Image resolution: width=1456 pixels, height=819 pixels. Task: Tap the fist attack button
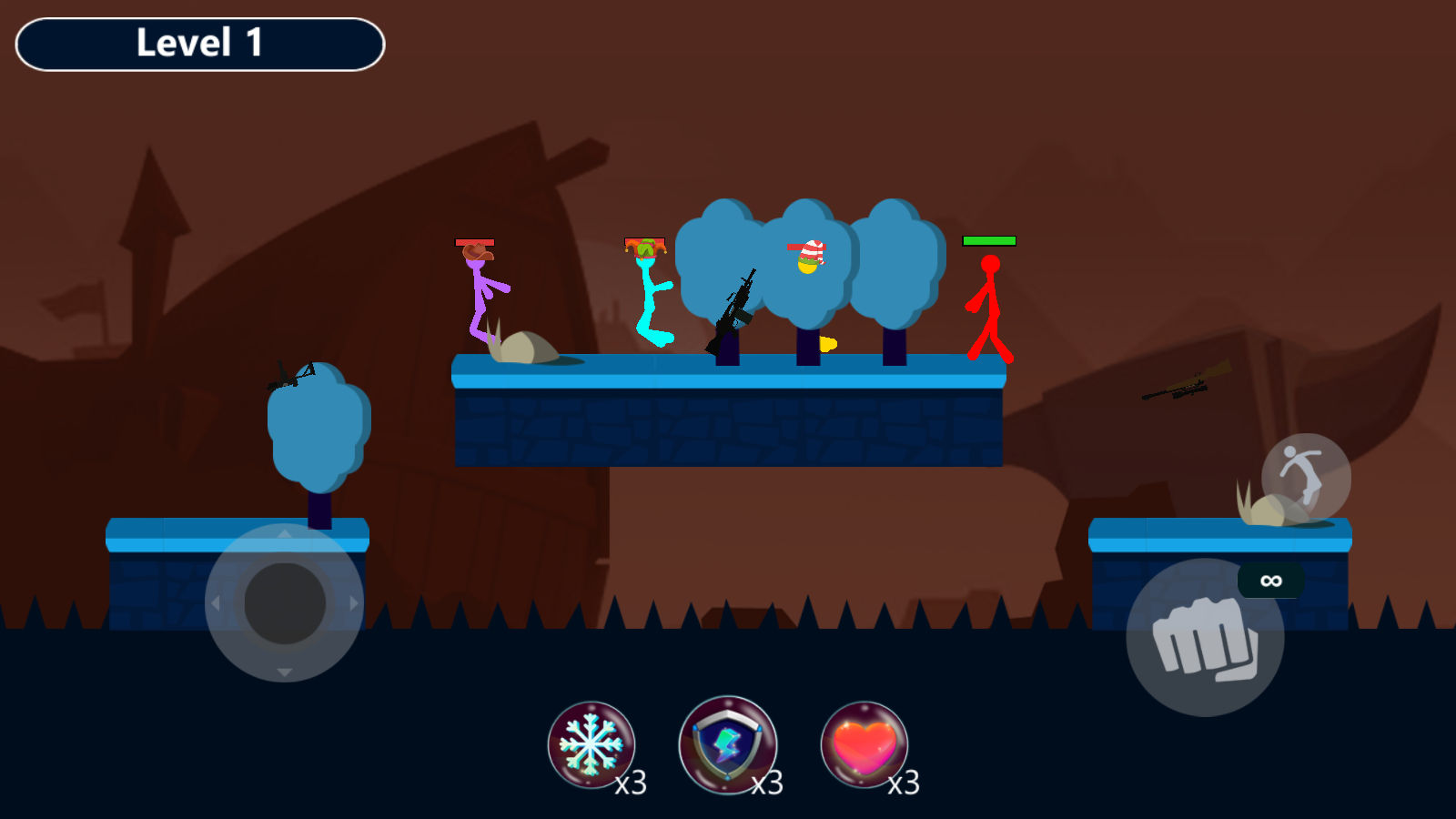1205,638
